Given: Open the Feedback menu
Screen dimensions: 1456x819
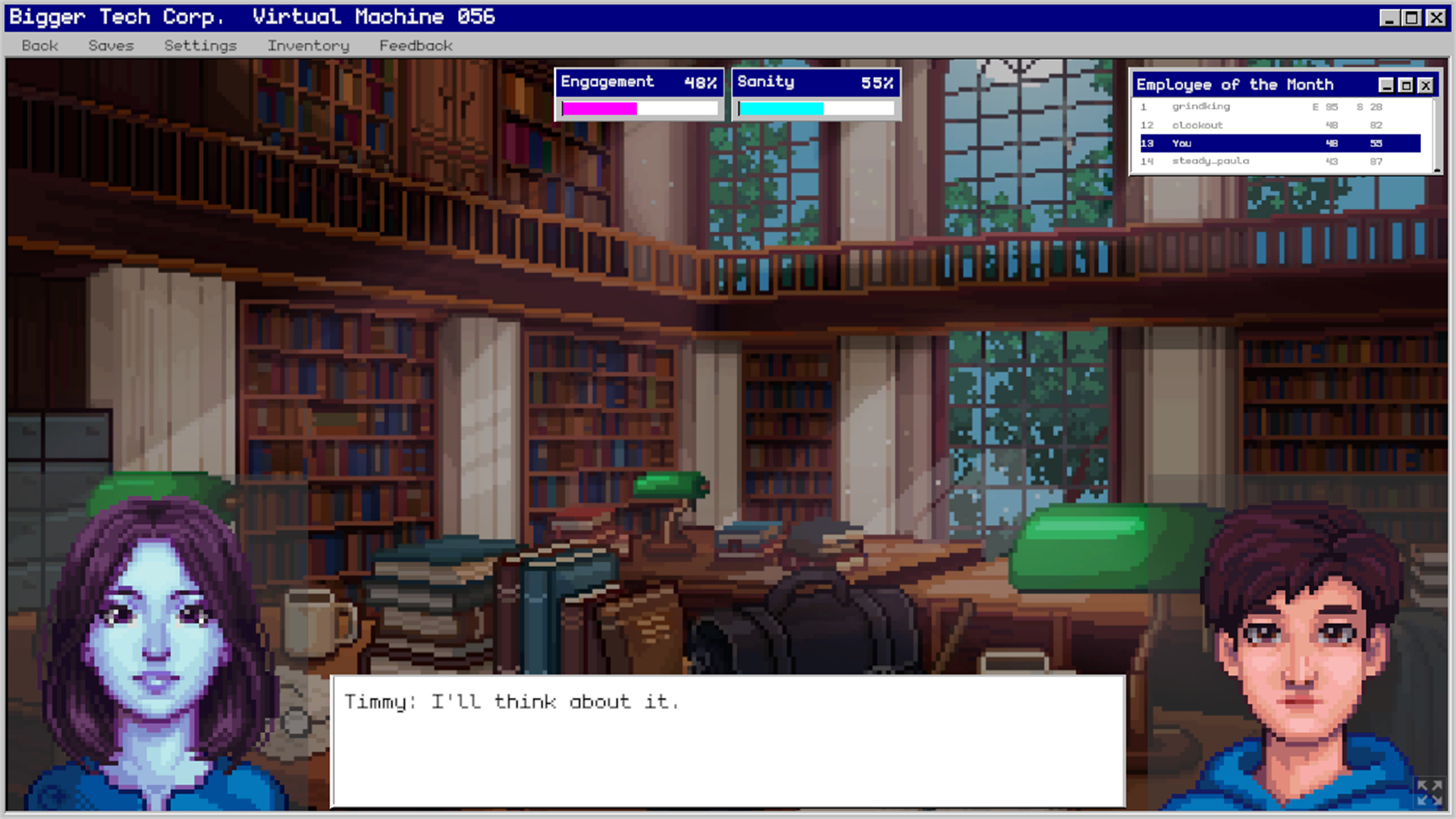Looking at the screenshot, I should point(416,45).
